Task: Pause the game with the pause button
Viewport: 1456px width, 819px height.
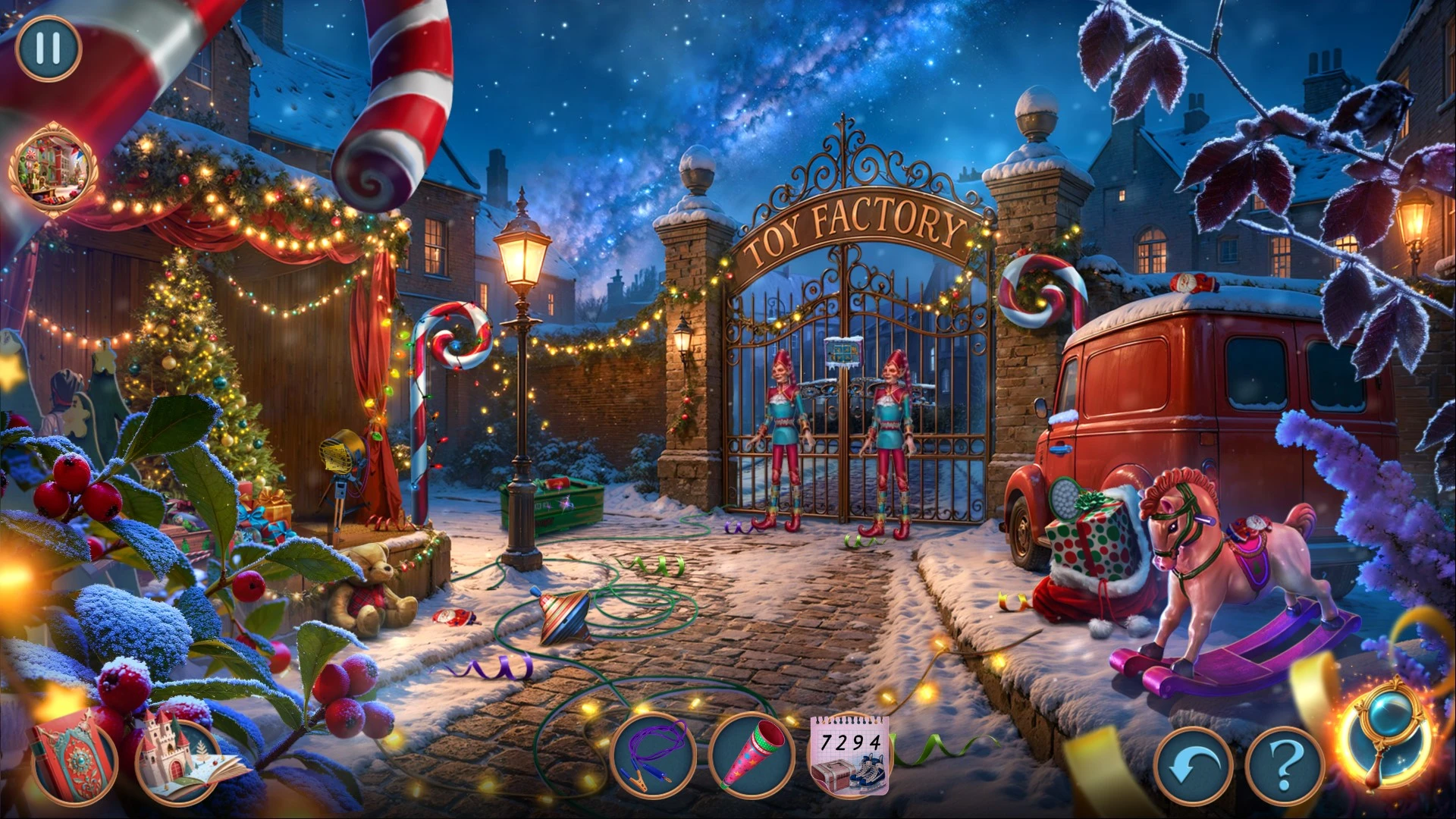Action: [x=48, y=48]
